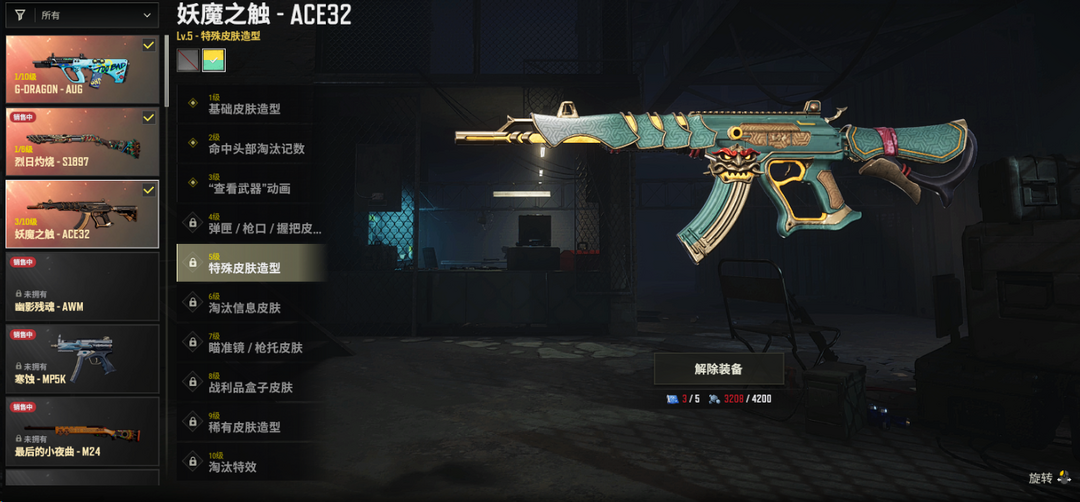Viewport: 1080px width, 502px height.
Task: Select level 4 弹匣 / 枪口 / 握把 entry
Action: click(250, 224)
